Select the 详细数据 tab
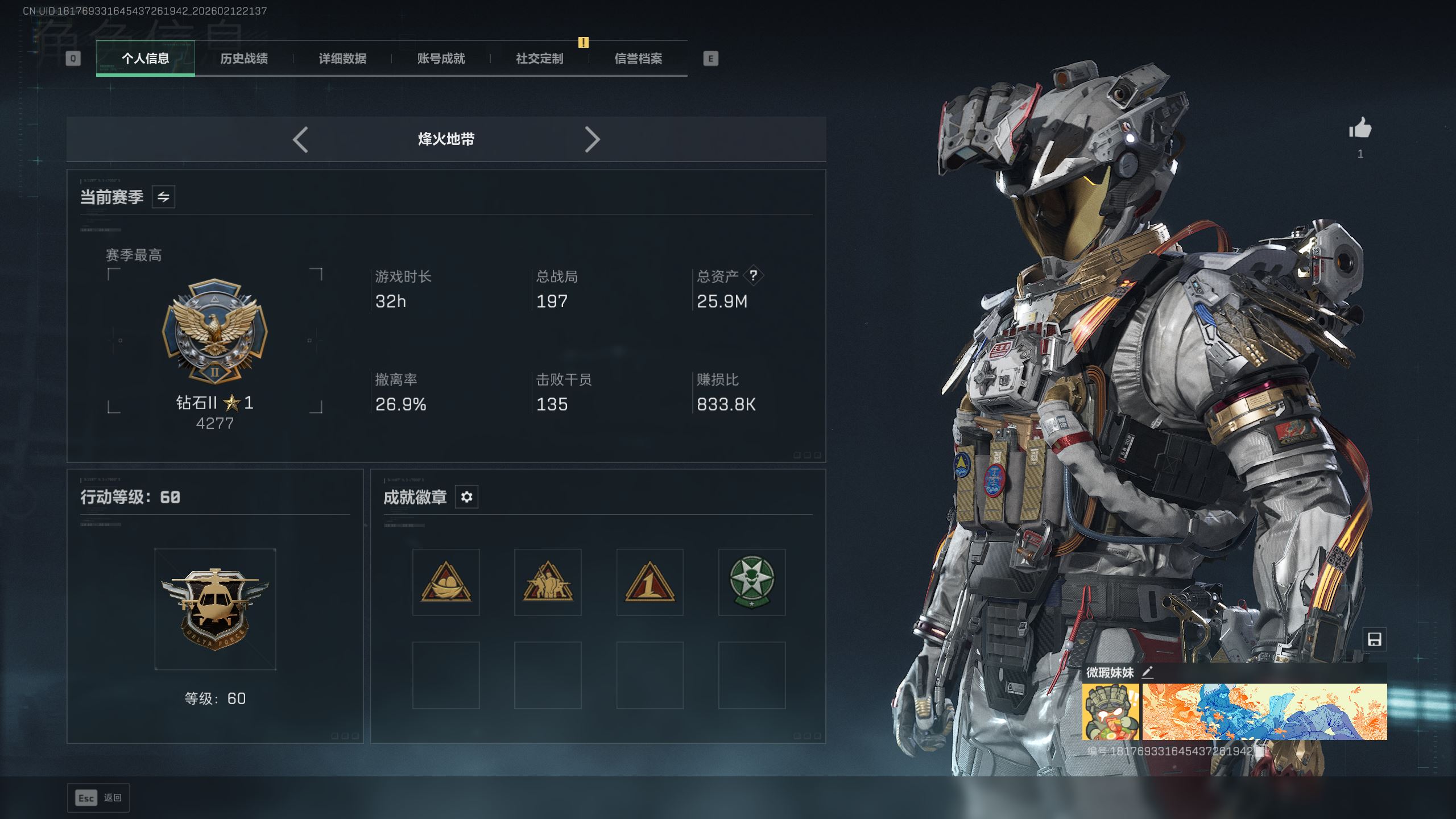Screen dimensions: 1456x819 [x=342, y=59]
